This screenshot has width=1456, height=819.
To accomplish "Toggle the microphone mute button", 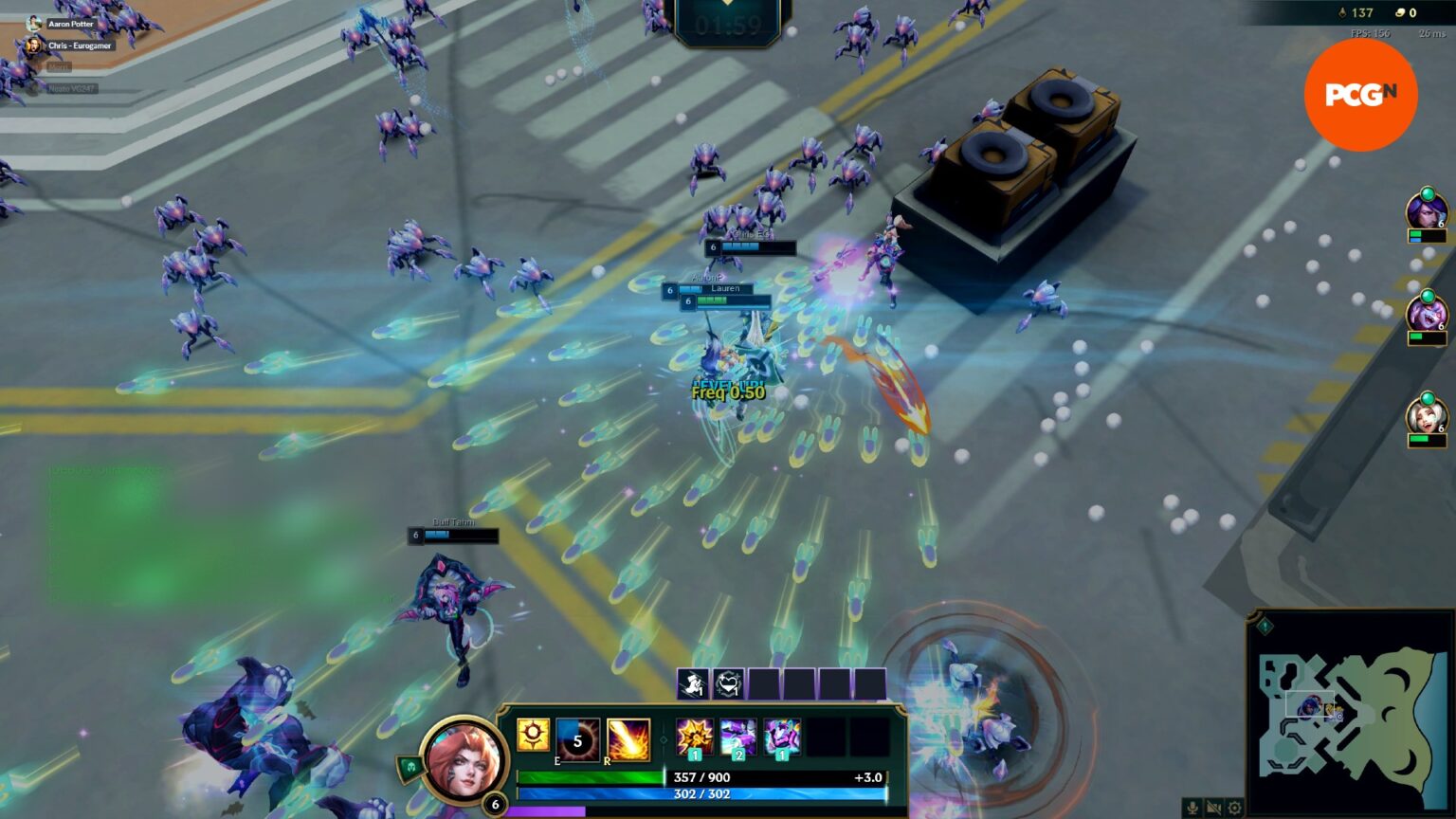I will [1192, 806].
